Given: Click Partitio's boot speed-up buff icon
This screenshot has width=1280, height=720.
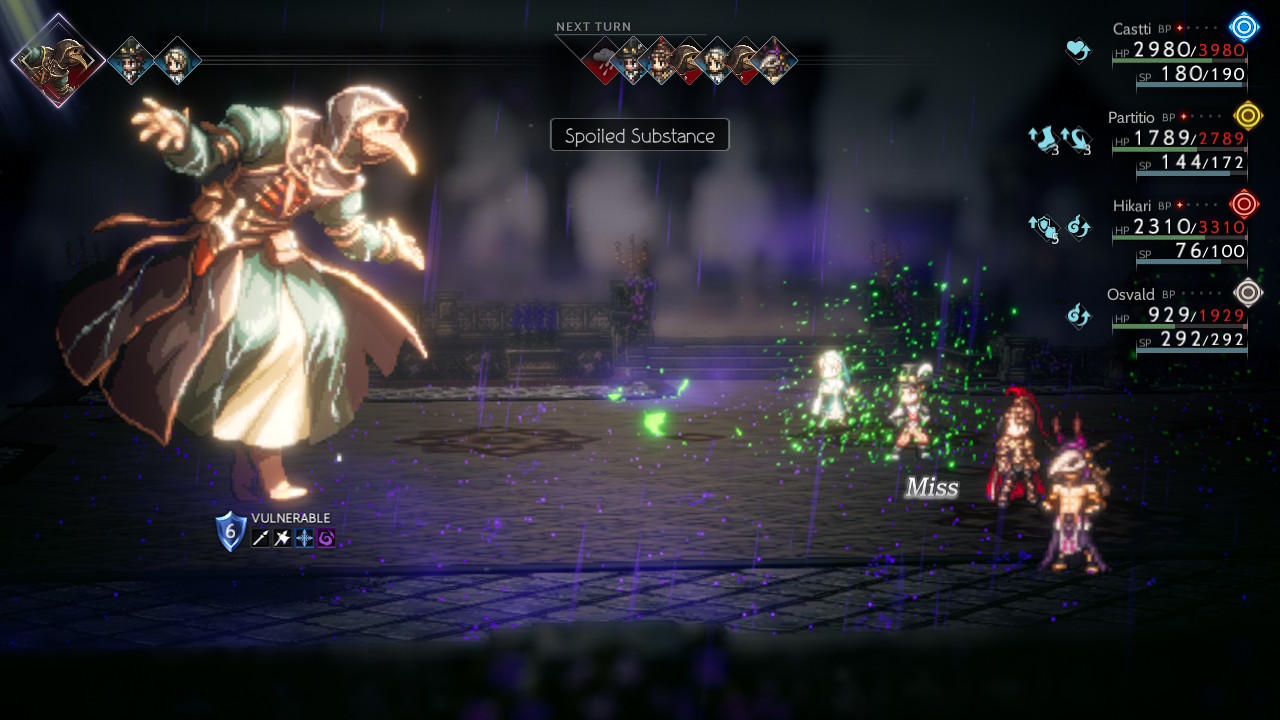Looking at the screenshot, I should [x=1043, y=139].
